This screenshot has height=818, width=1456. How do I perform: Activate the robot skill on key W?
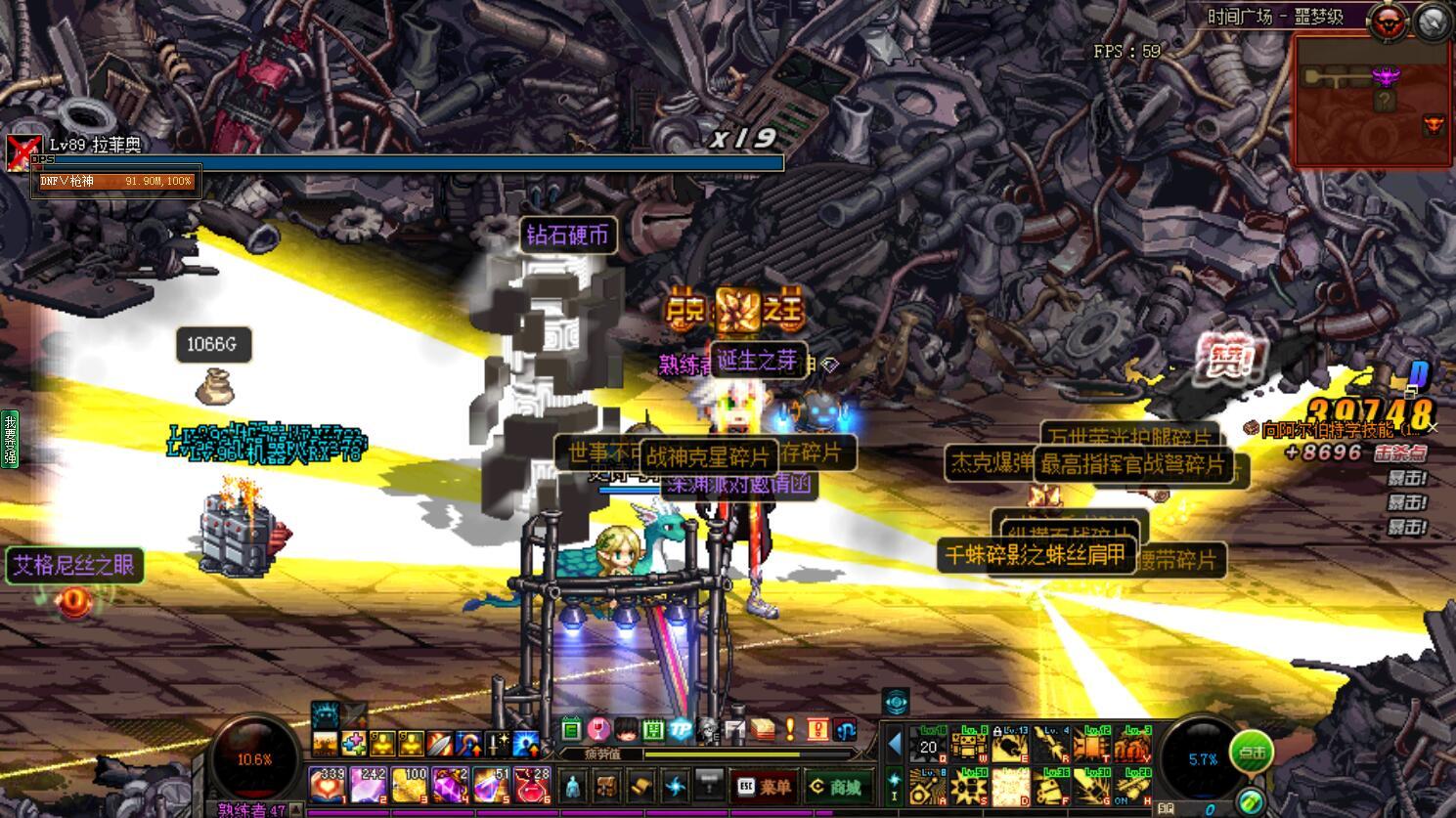969,746
